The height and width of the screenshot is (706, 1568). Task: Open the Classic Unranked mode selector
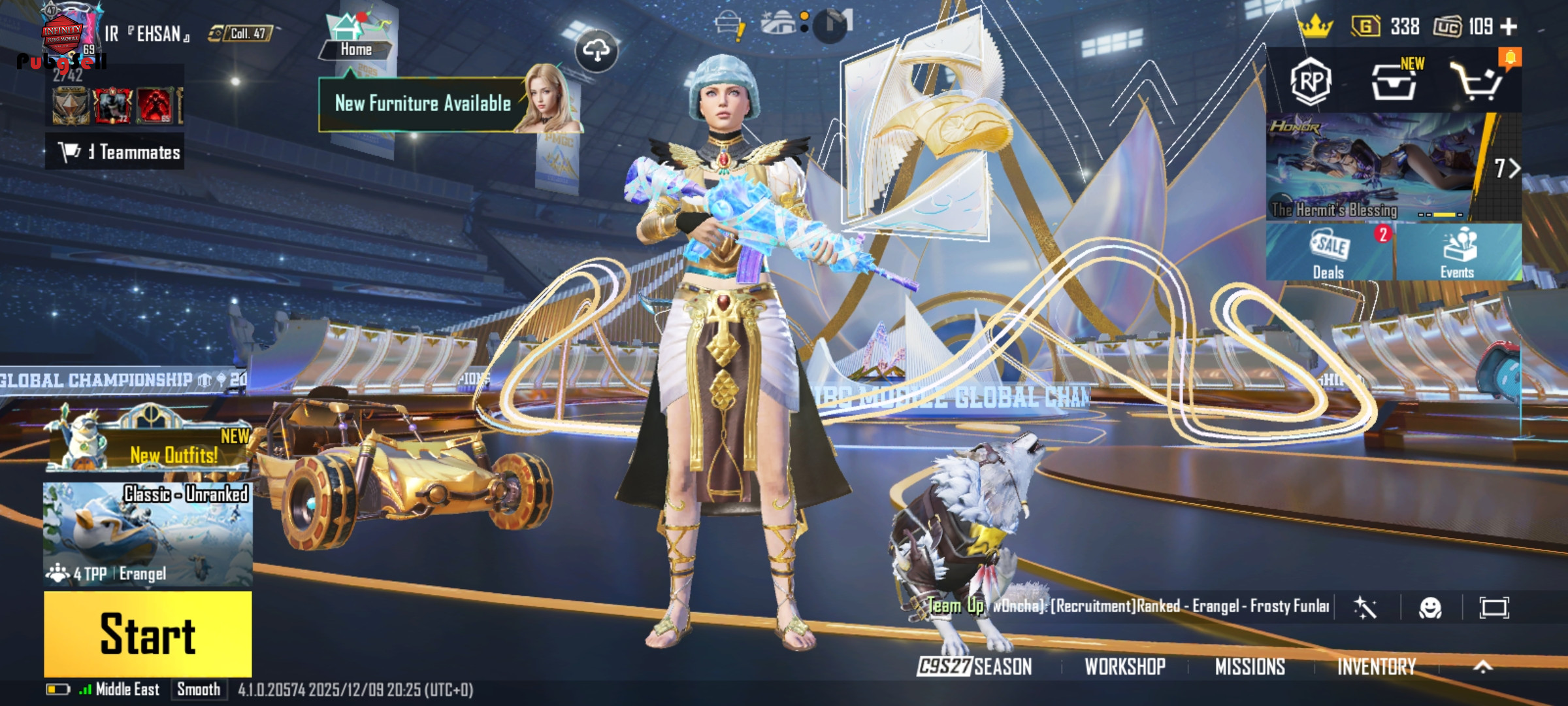pos(148,533)
